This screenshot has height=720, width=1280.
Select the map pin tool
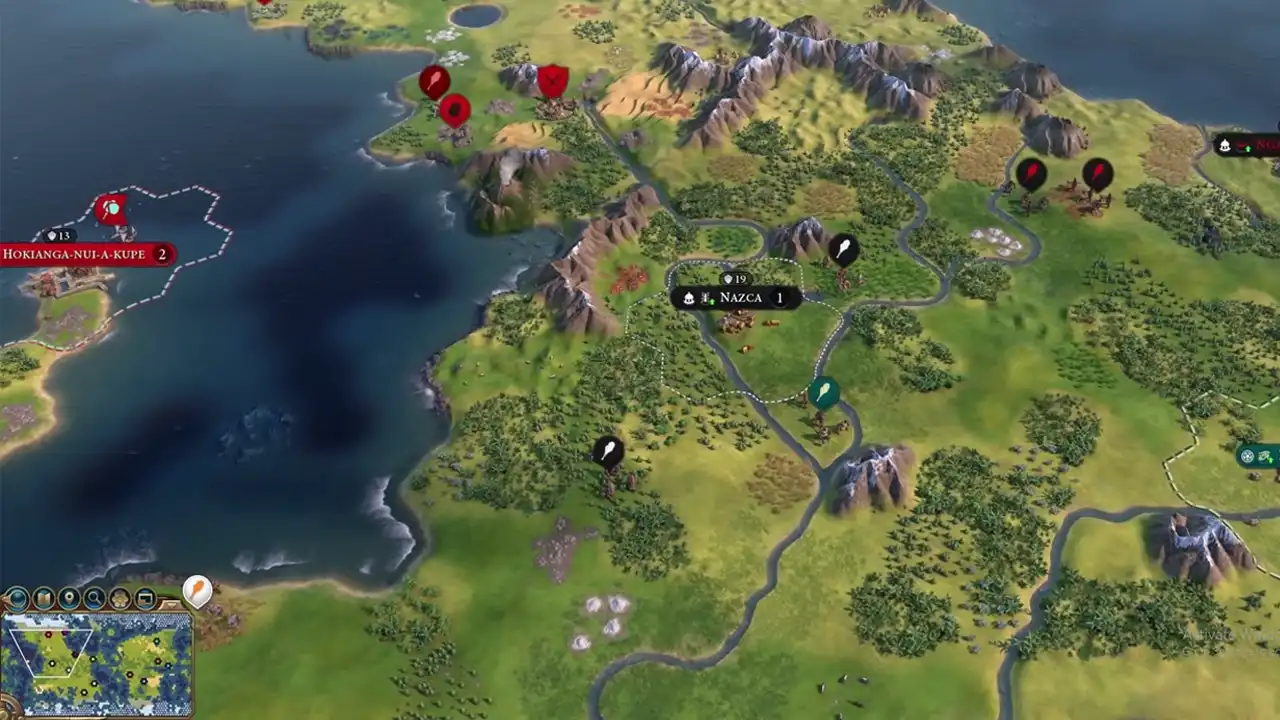click(x=69, y=599)
